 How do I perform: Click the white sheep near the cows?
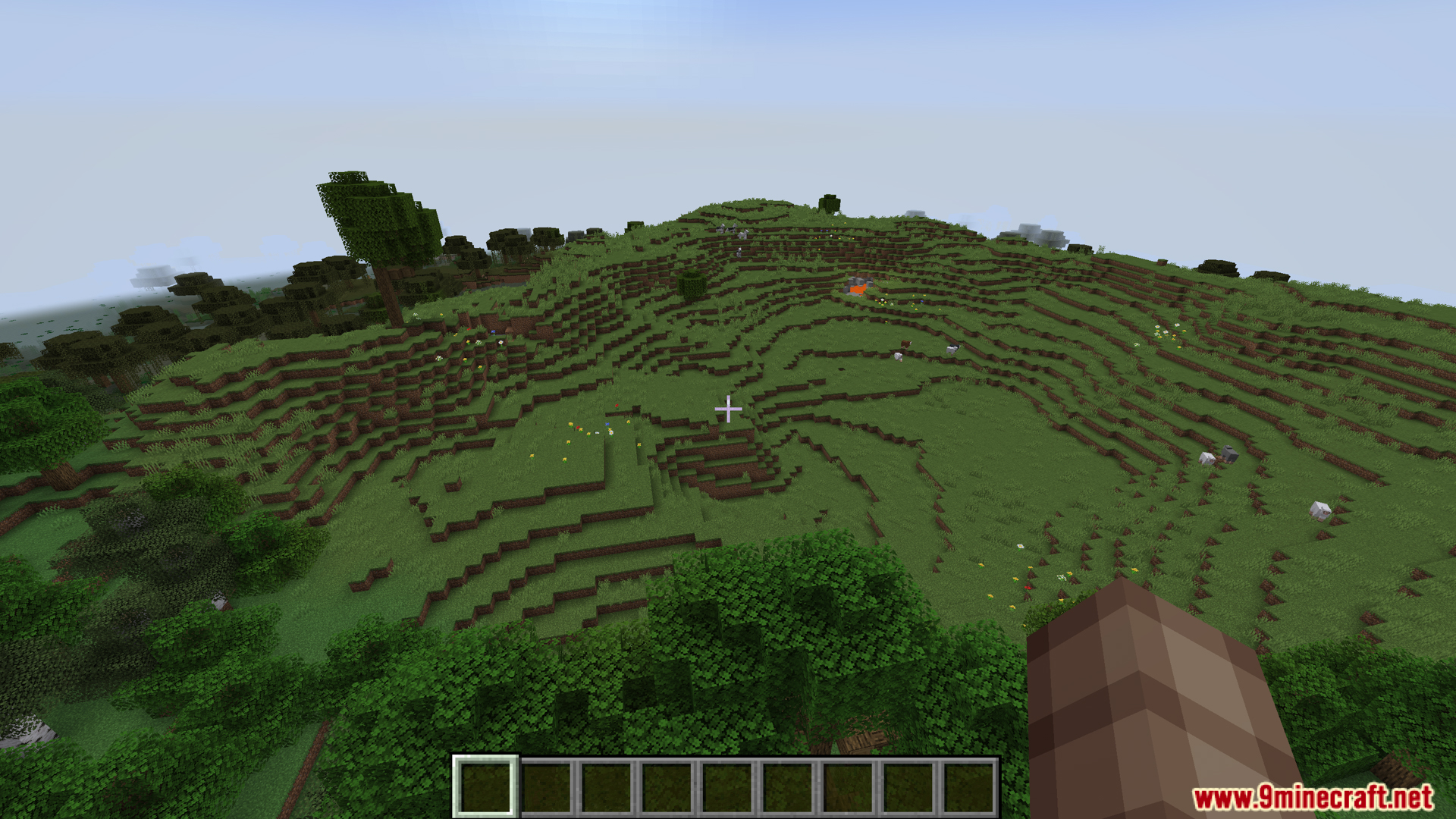click(x=899, y=357)
